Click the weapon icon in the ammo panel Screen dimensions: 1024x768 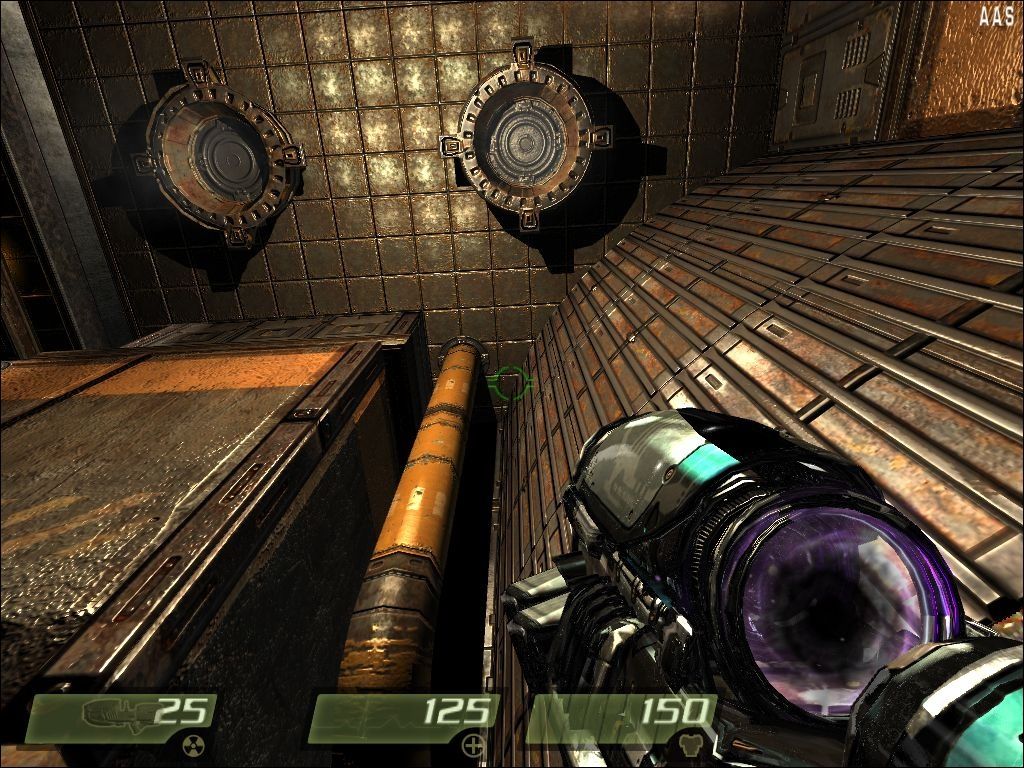(116, 713)
